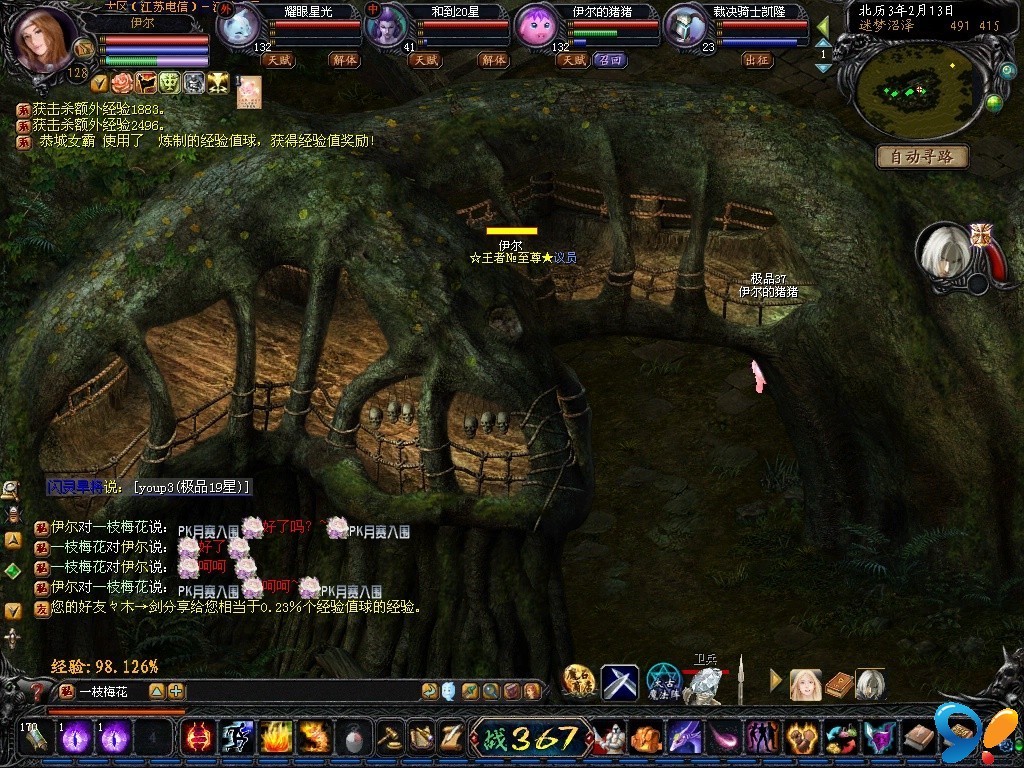This screenshot has height=768, width=1024.
Task: Click the crossed swords attack icon
Action: [x=619, y=683]
